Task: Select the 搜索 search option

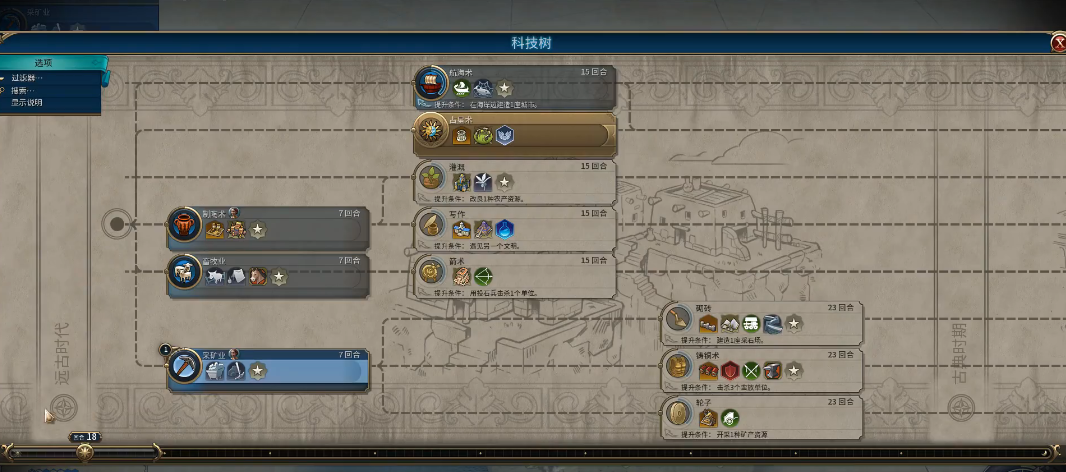Action: point(28,90)
